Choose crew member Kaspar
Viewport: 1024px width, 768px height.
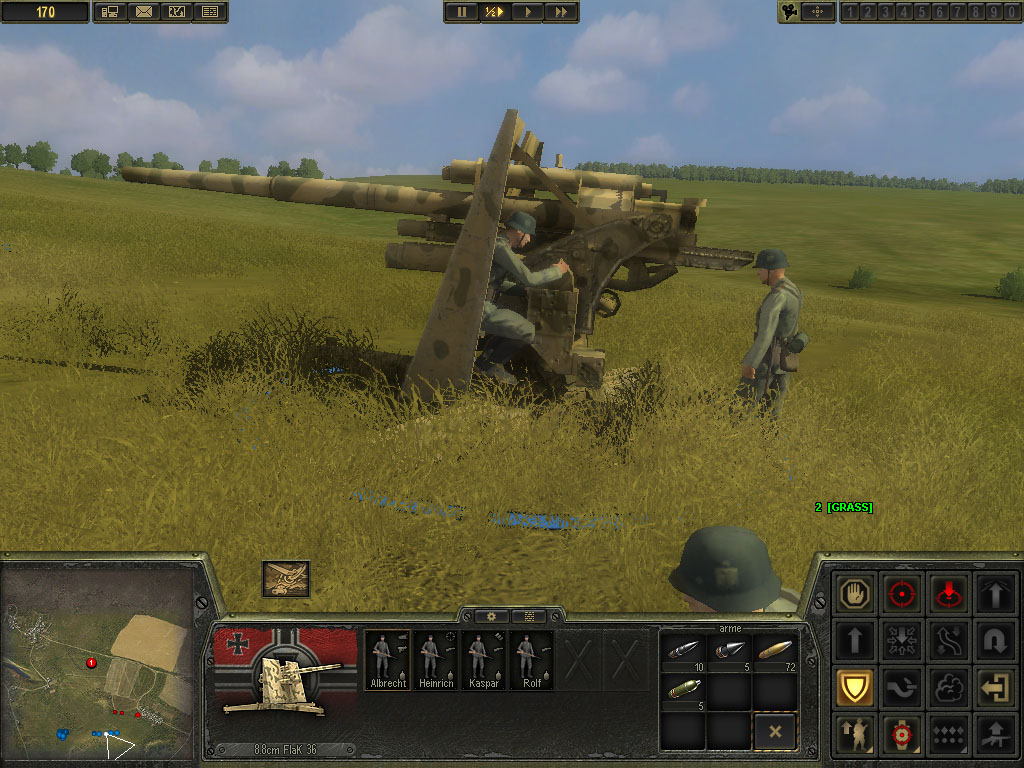point(482,660)
